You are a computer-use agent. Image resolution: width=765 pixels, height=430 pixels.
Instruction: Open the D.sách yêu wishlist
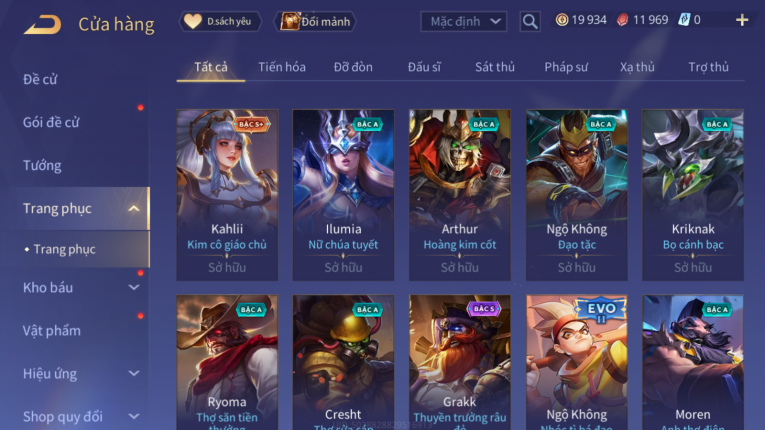point(220,21)
